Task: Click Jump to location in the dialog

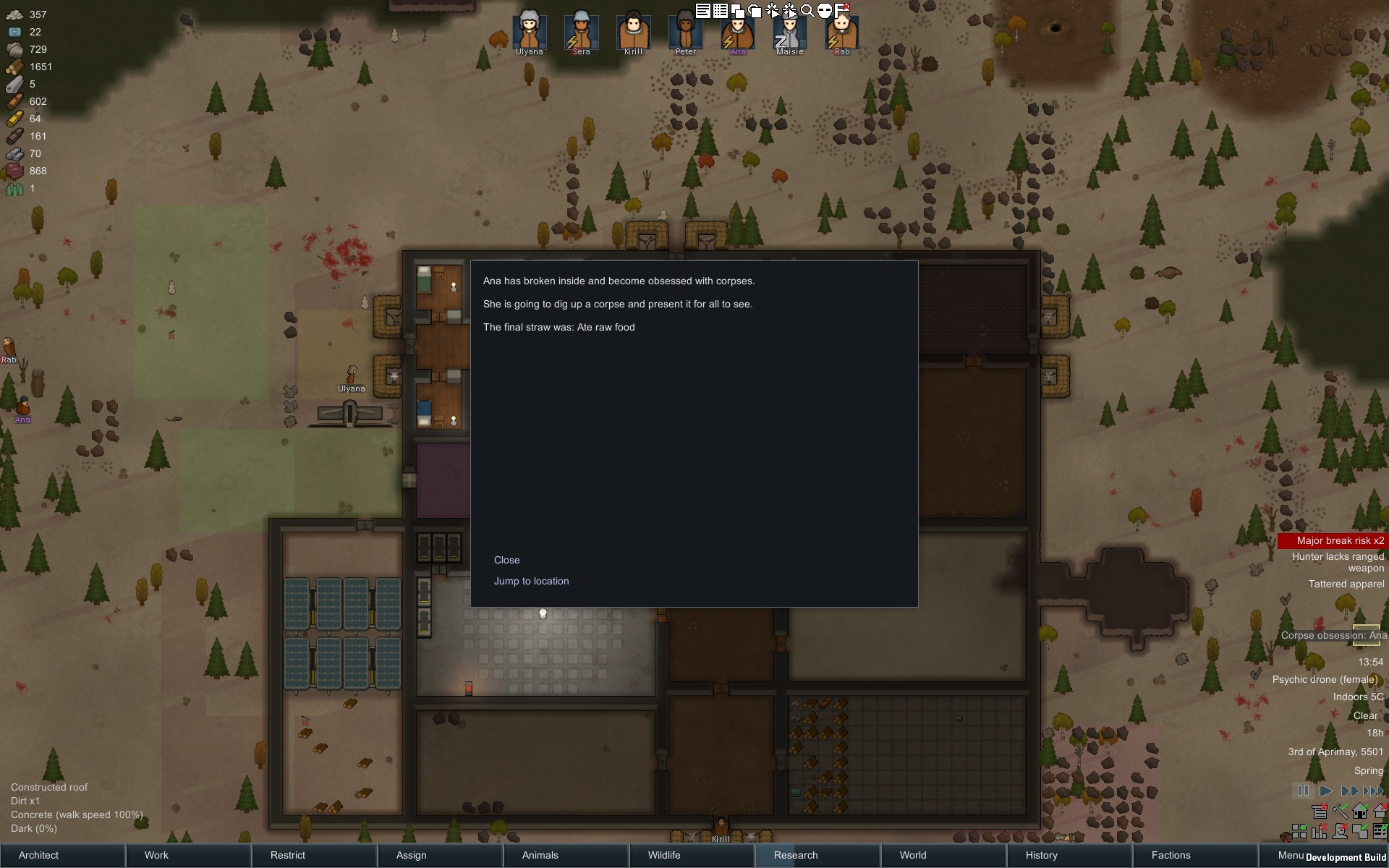Action: (x=531, y=581)
